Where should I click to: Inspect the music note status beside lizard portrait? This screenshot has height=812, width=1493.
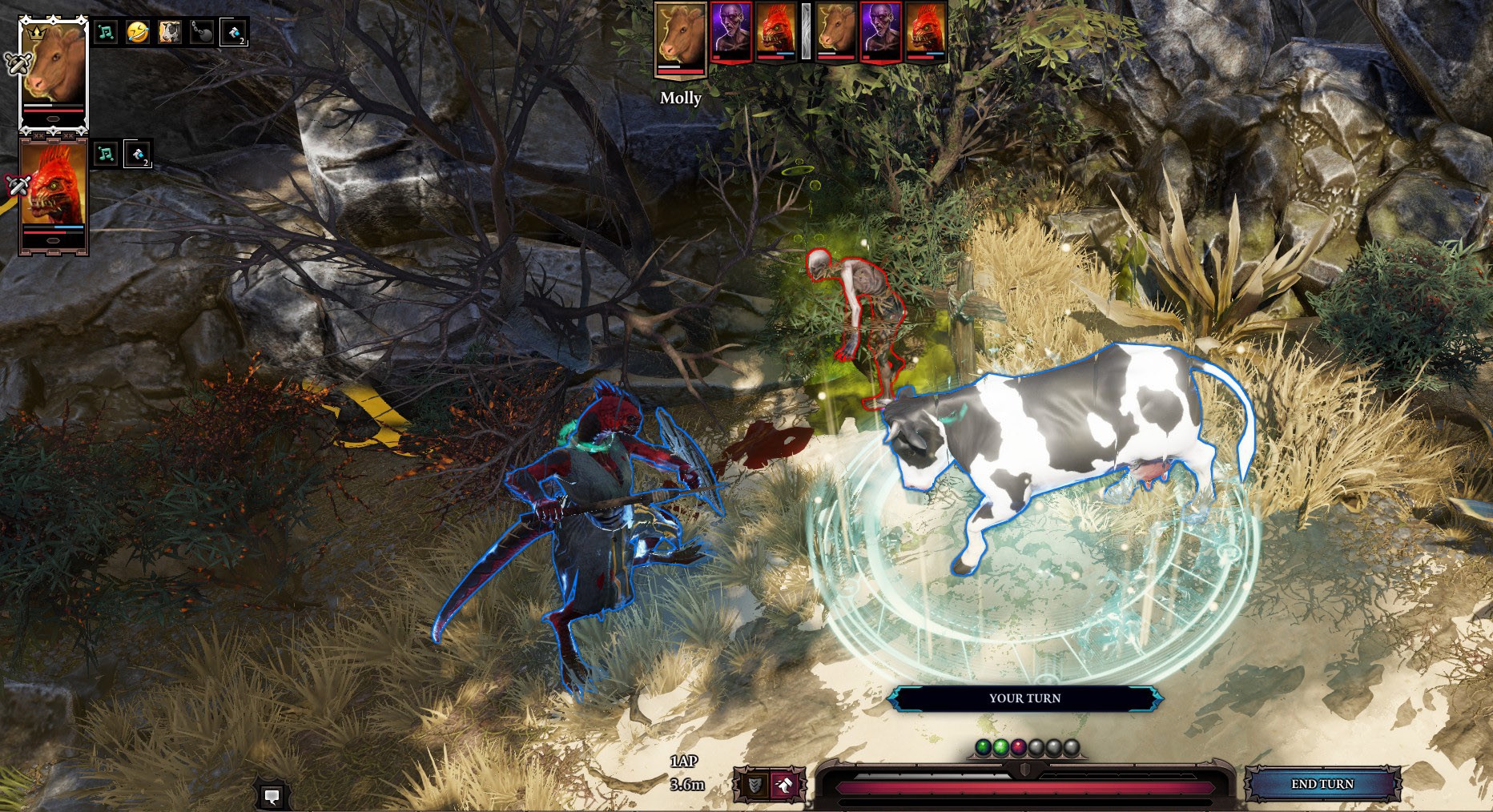point(106,154)
